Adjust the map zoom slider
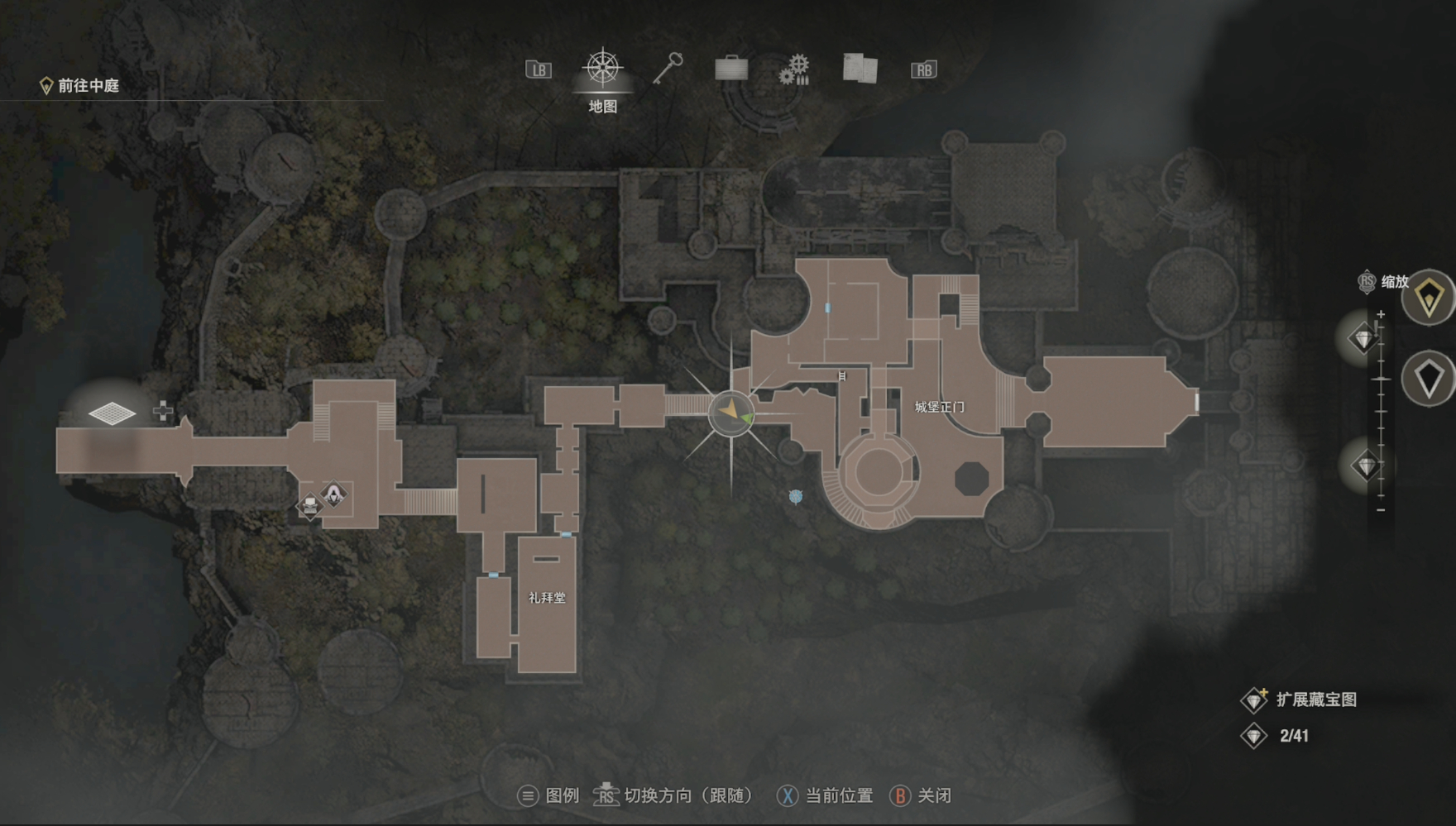This screenshot has height=826, width=1456. 1381,380
